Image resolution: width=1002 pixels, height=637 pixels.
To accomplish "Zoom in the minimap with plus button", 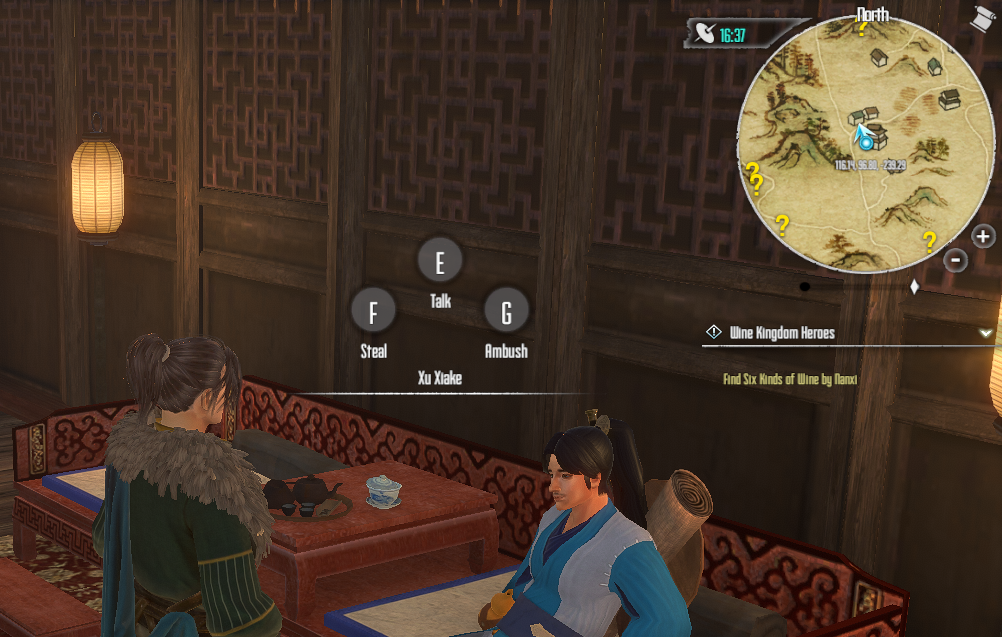I will coord(983,237).
